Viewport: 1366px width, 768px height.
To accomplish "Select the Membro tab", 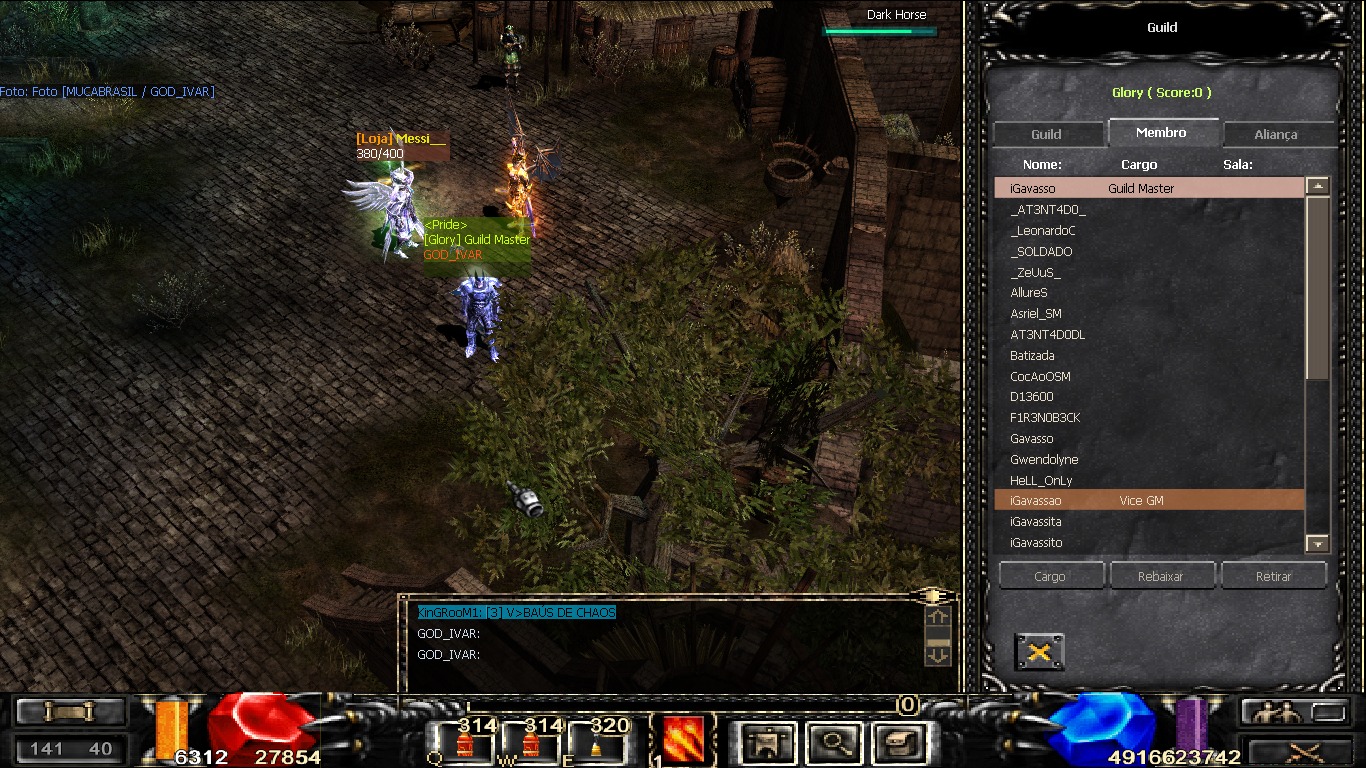I will tap(1161, 132).
